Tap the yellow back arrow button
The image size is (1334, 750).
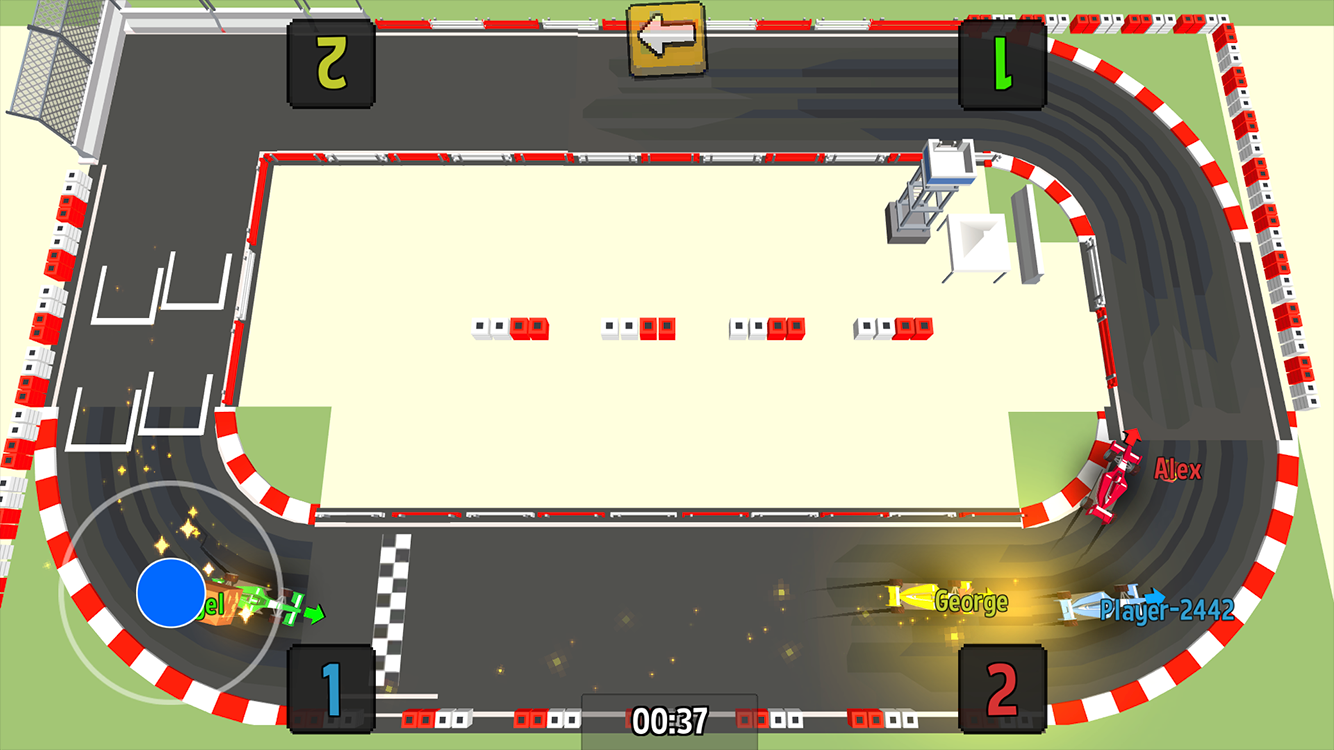coord(665,40)
